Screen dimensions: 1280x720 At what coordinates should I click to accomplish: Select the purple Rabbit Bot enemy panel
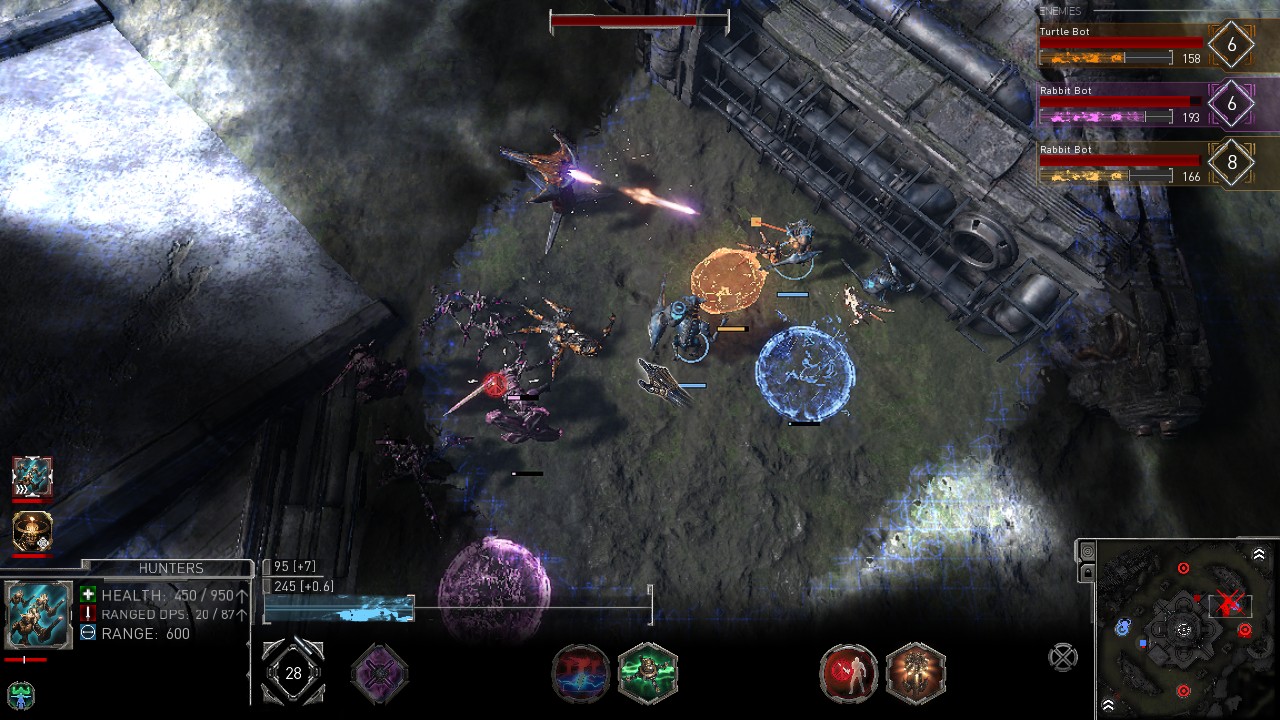(x=1120, y=105)
